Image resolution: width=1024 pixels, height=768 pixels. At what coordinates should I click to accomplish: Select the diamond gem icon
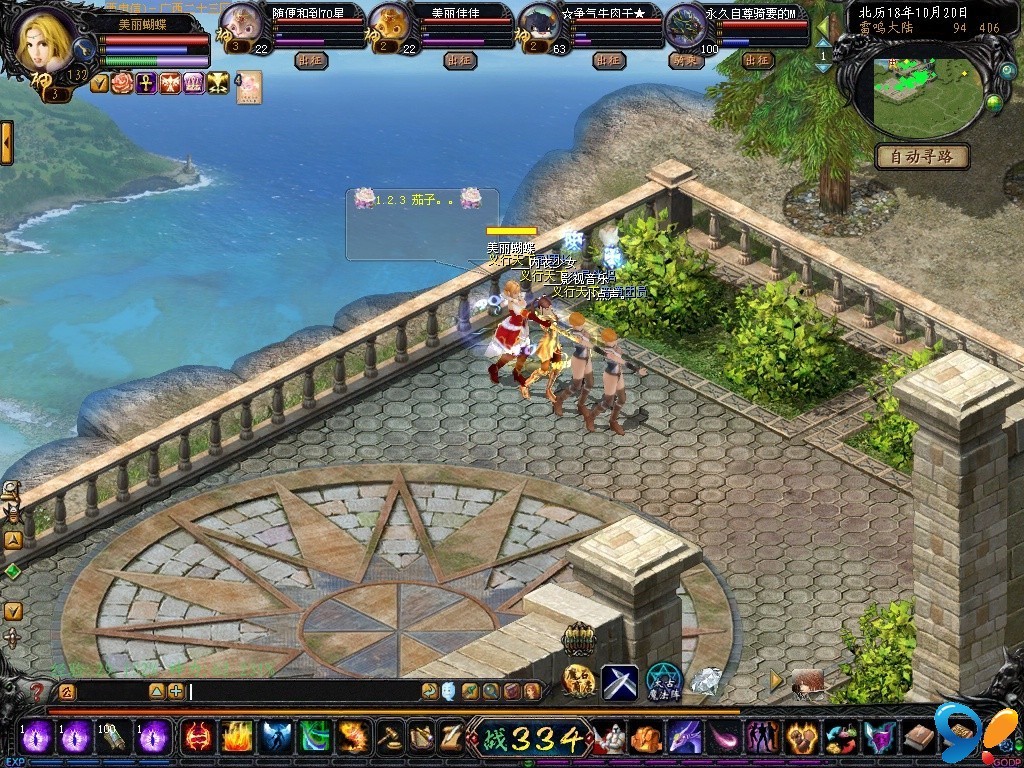point(708,681)
